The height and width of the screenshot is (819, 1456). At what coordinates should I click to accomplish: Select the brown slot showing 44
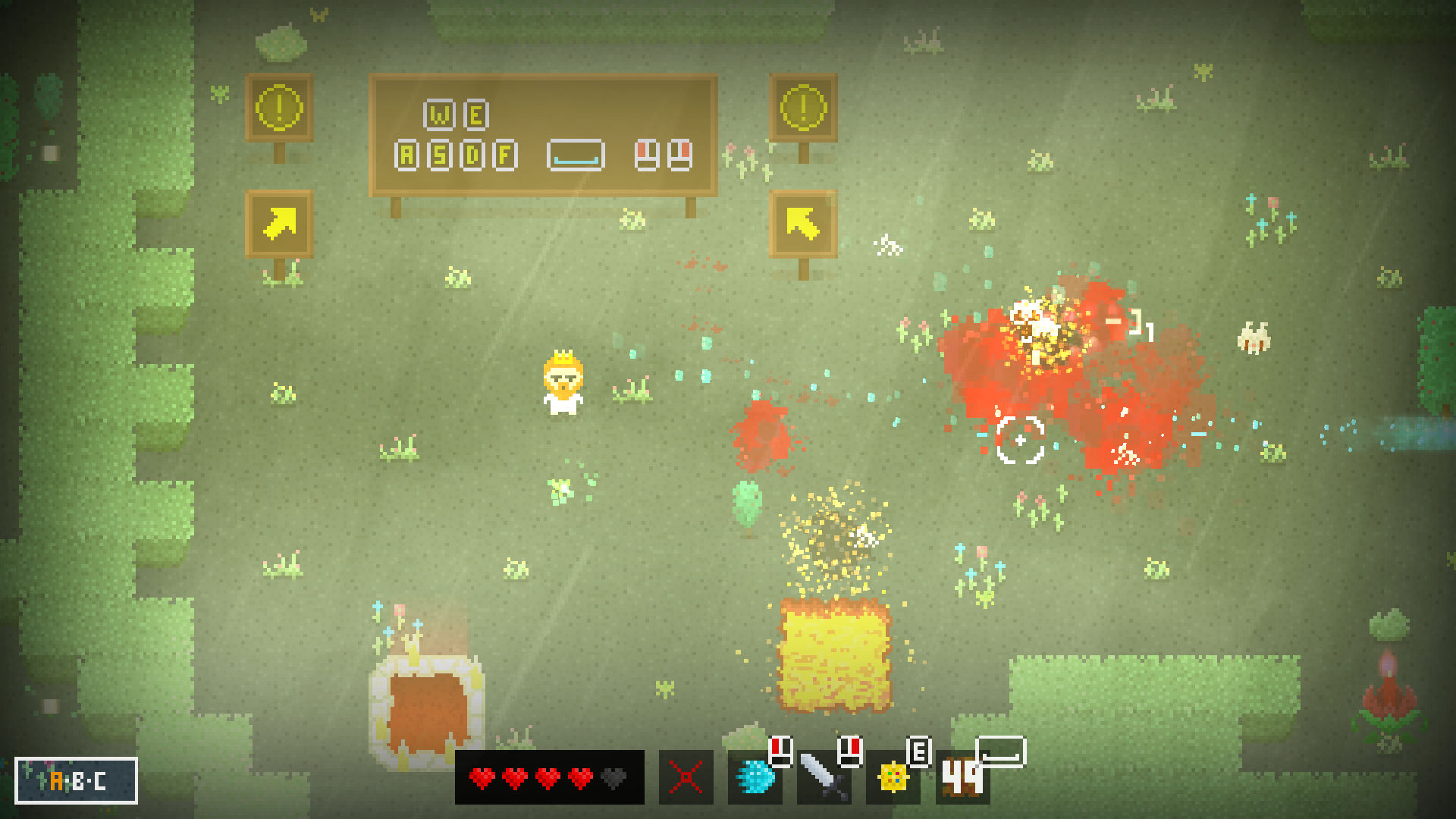coord(962,777)
